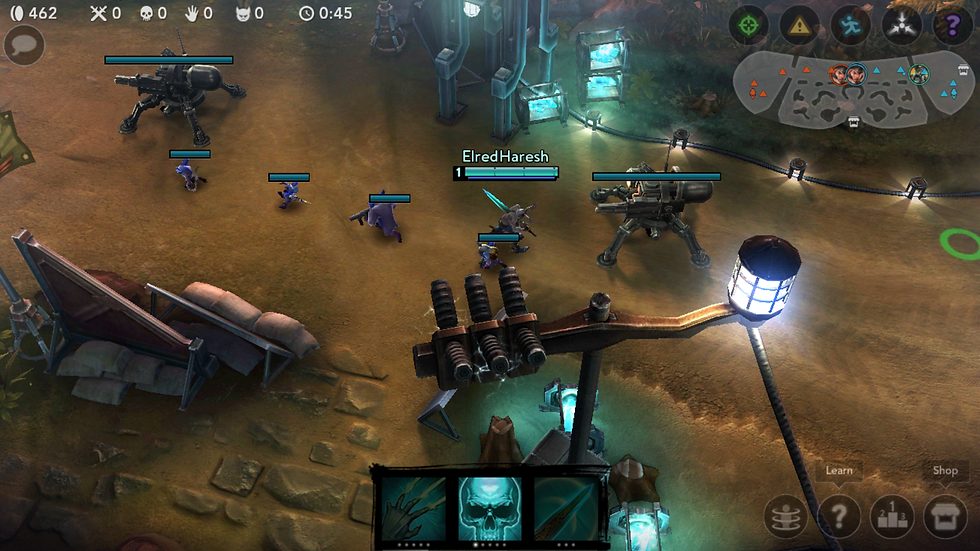Send the converging arrows group-up ping

[901, 26]
